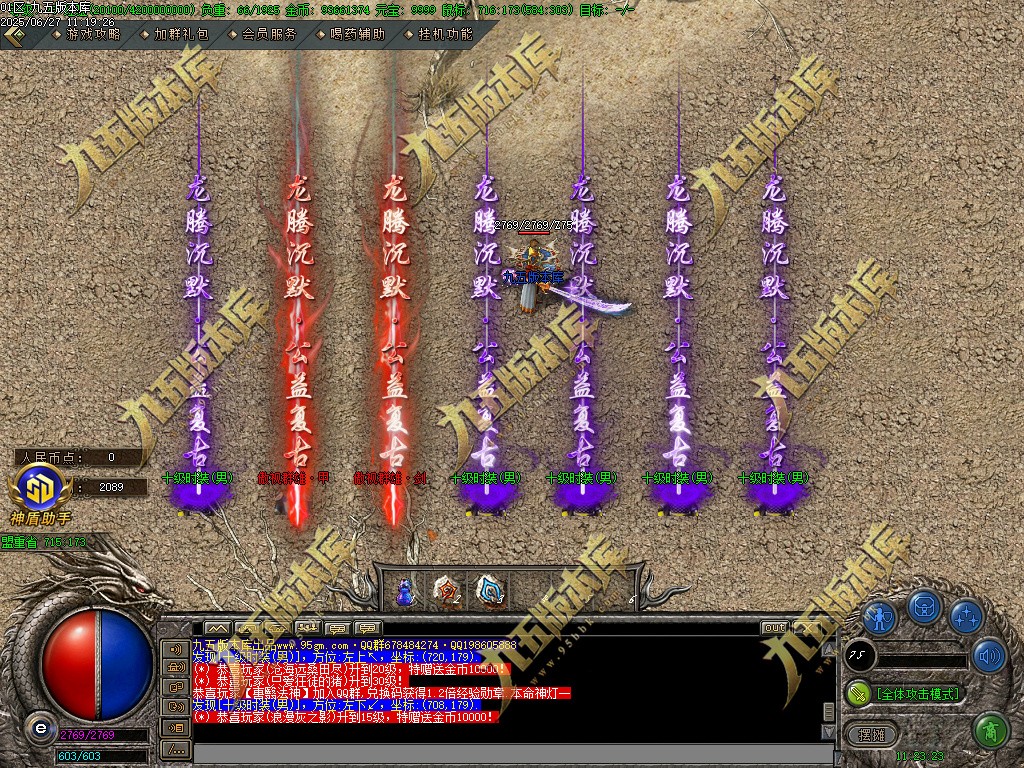Click the chat panel's out button
1024x768 pixels.
(x=774, y=628)
